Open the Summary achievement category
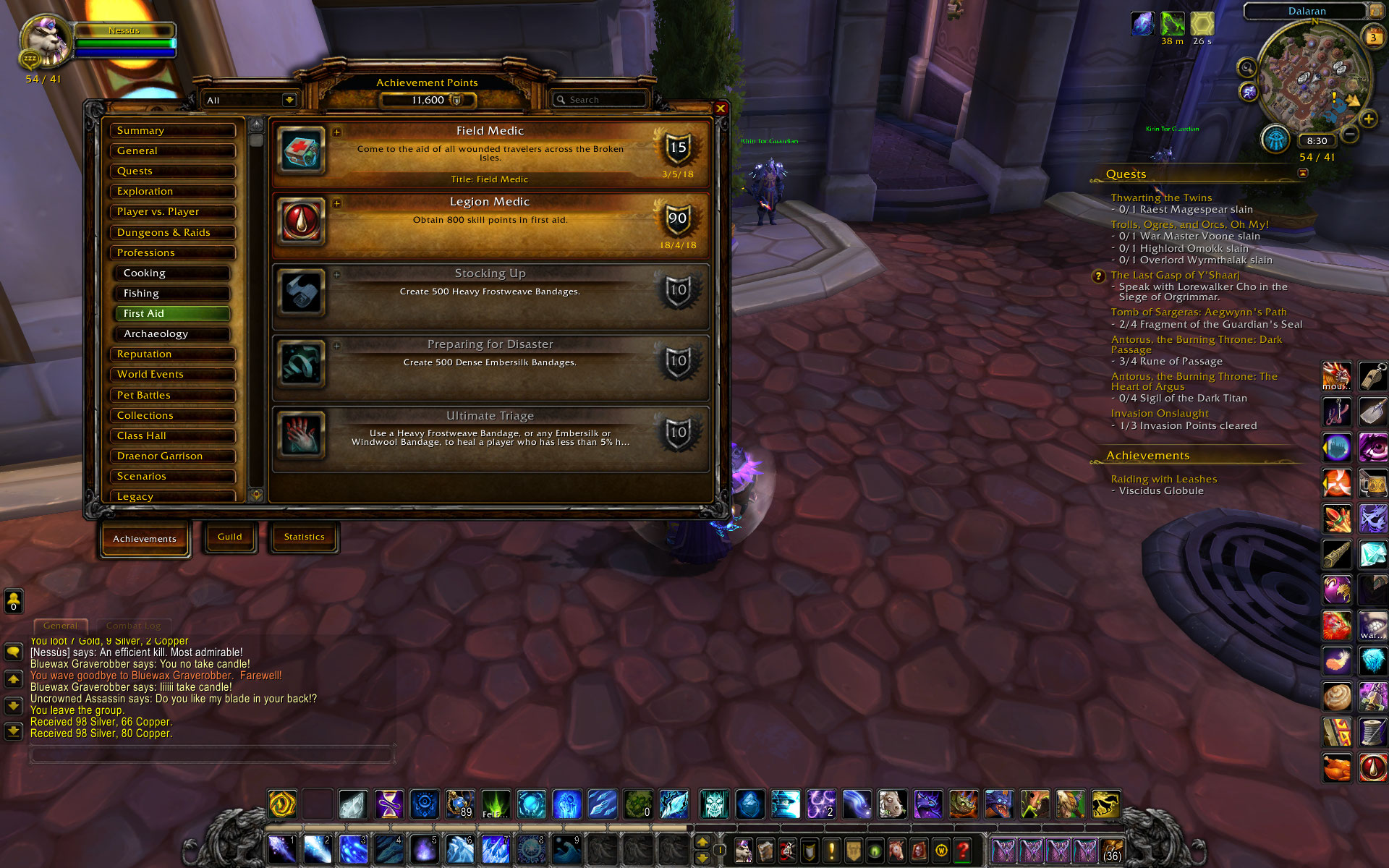Viewport: 1389px width, 868px height. coord(172,131)
